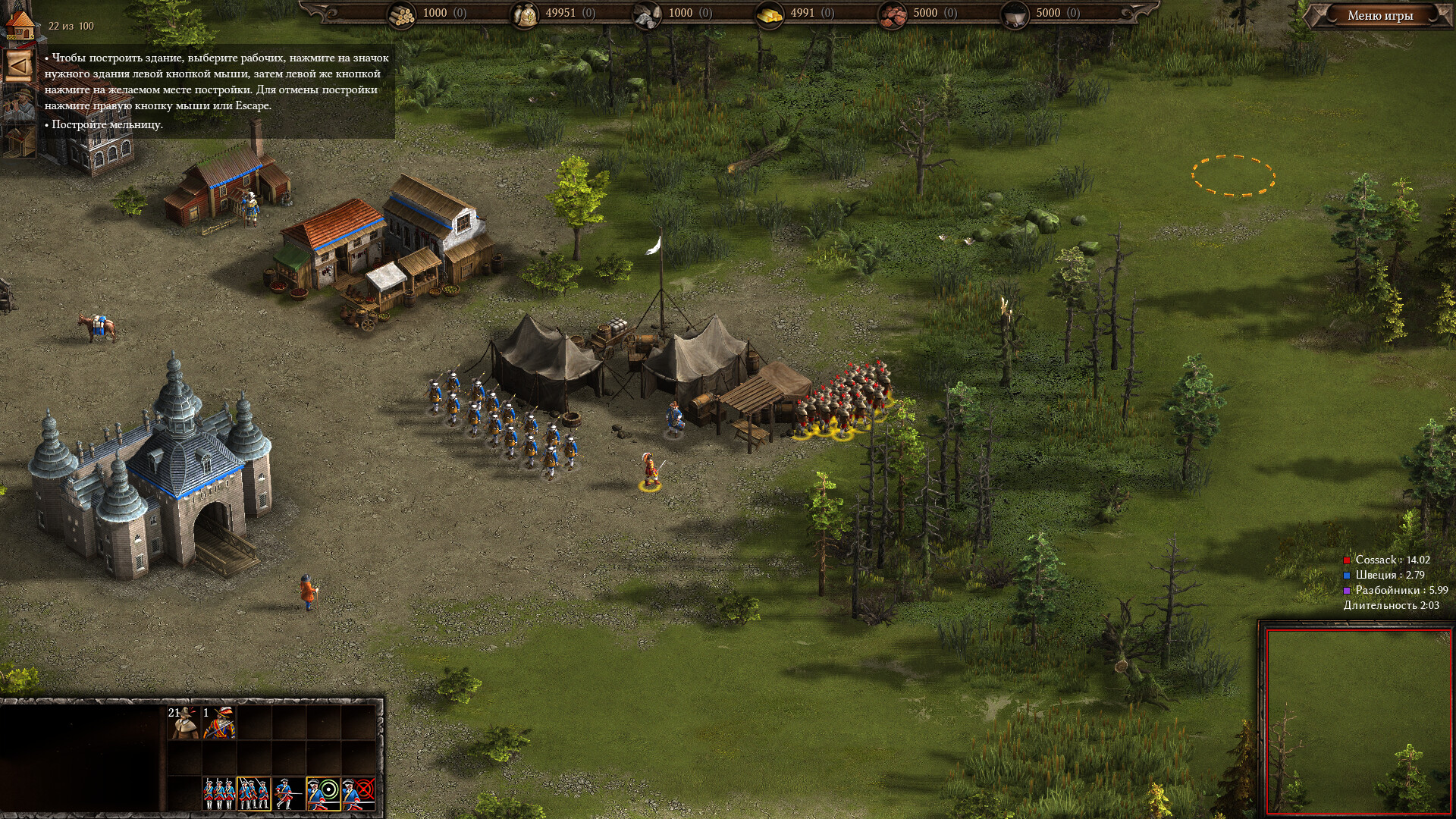
Task: Collapse the objectives scroll arrow
Action: coord(18,66)
